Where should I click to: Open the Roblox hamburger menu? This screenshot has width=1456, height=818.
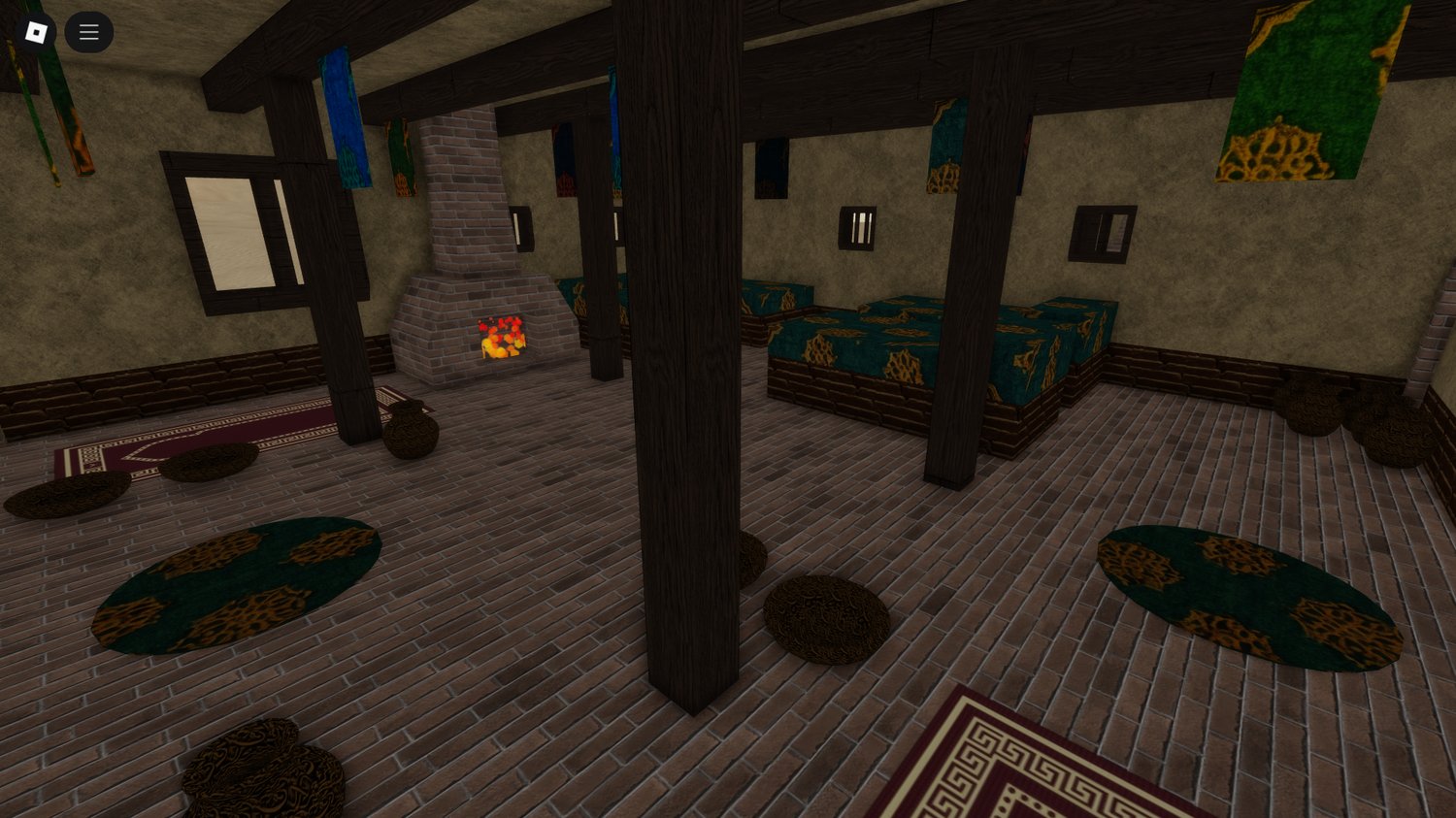click(x=88, y=31)
